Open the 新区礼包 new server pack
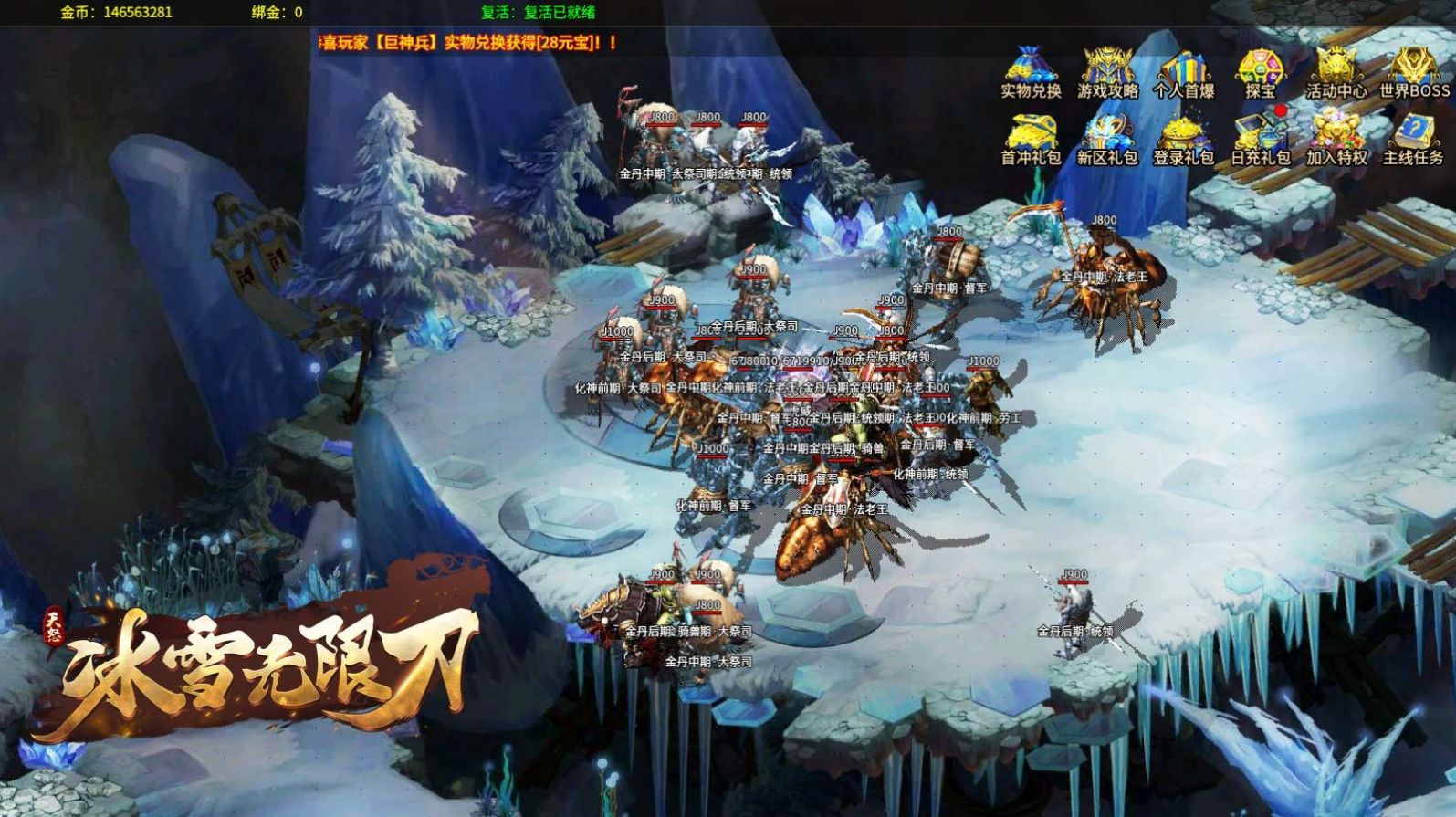Viewport: 1456px width, 817px height. tap(1107, 140)
